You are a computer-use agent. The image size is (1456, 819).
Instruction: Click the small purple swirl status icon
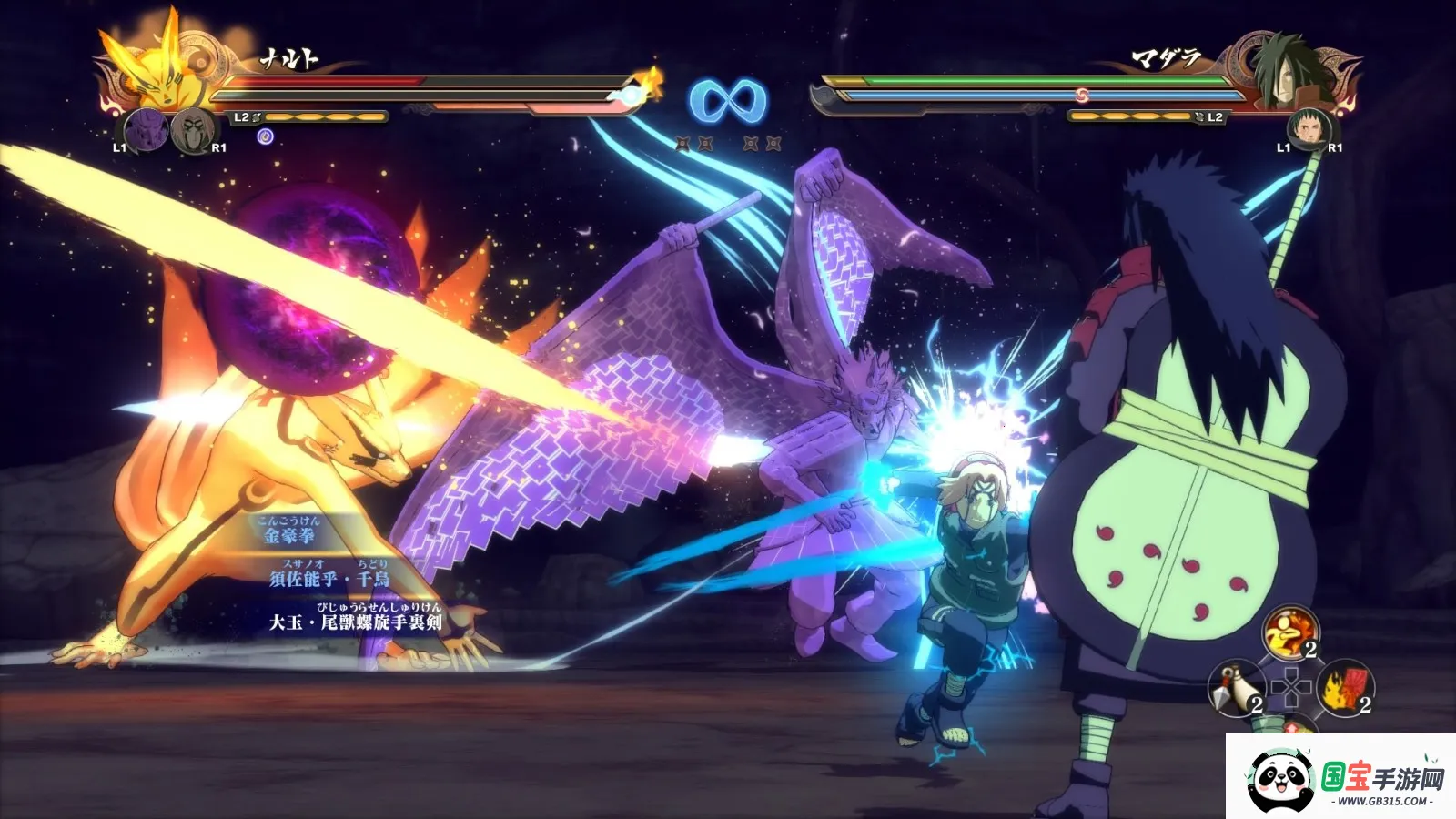coord(266,136)
